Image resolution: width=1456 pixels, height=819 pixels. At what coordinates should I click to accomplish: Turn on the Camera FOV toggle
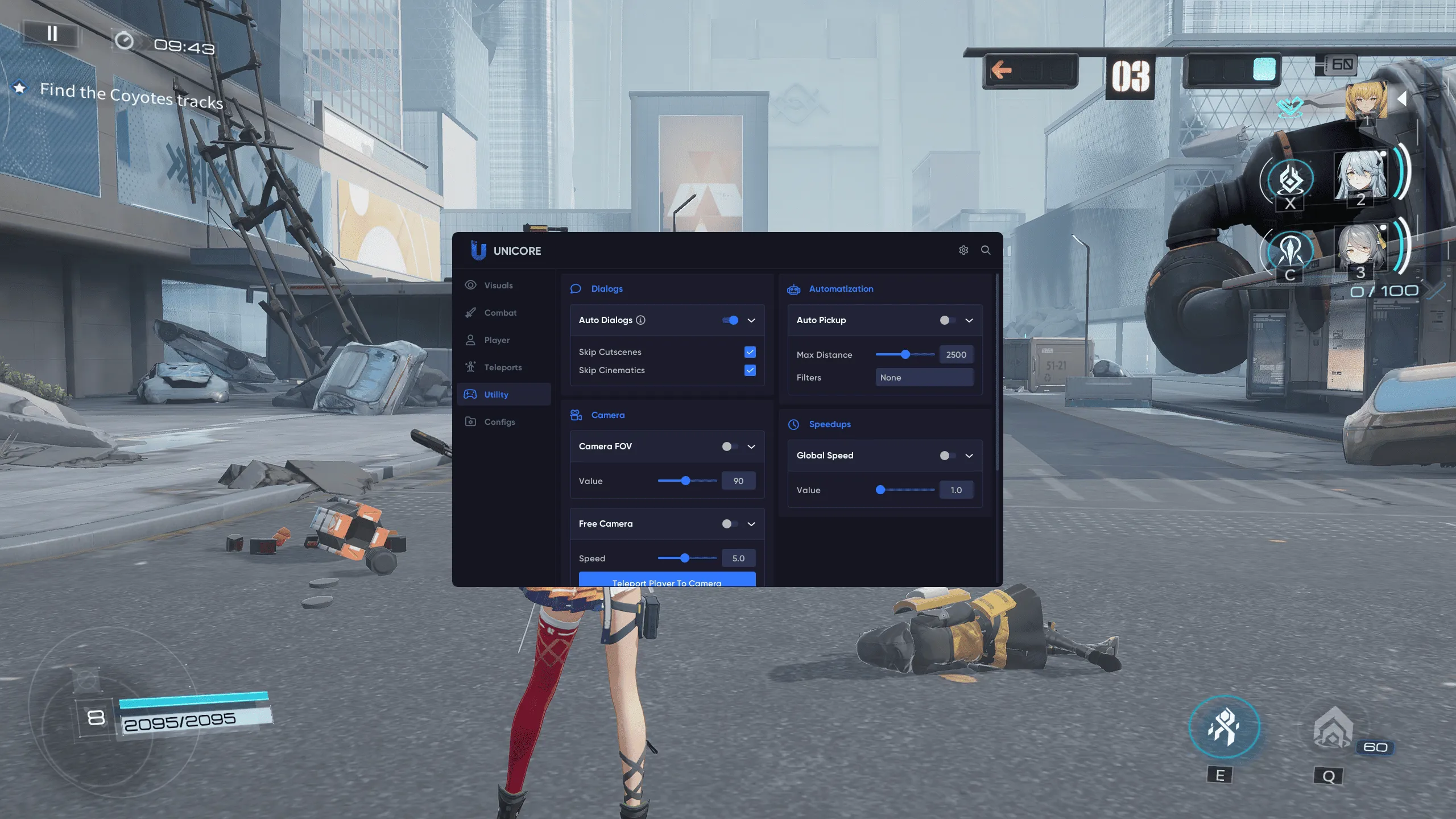point(730,446)
